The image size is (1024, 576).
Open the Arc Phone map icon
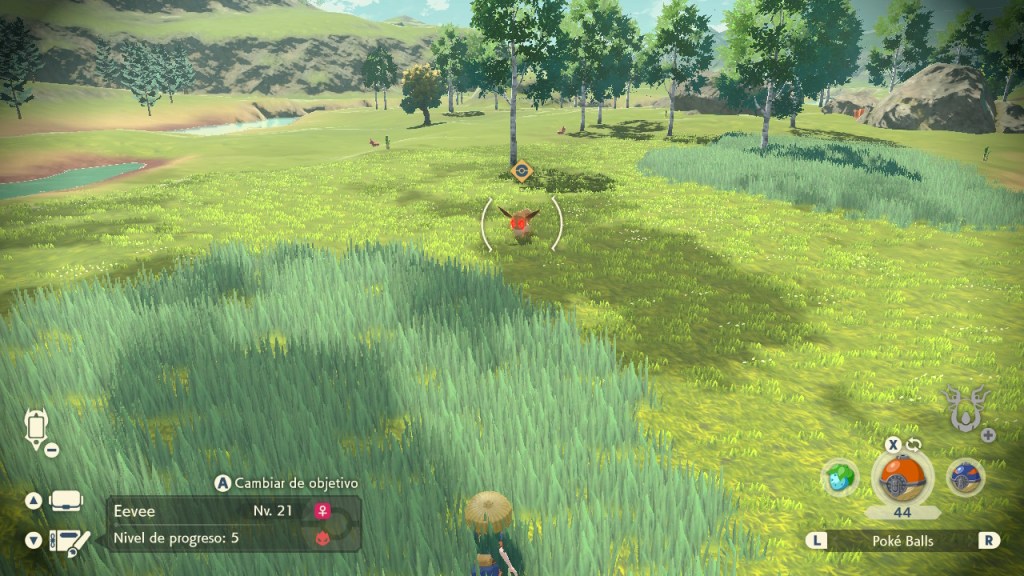pyautogui.click(x=36, y=428)
